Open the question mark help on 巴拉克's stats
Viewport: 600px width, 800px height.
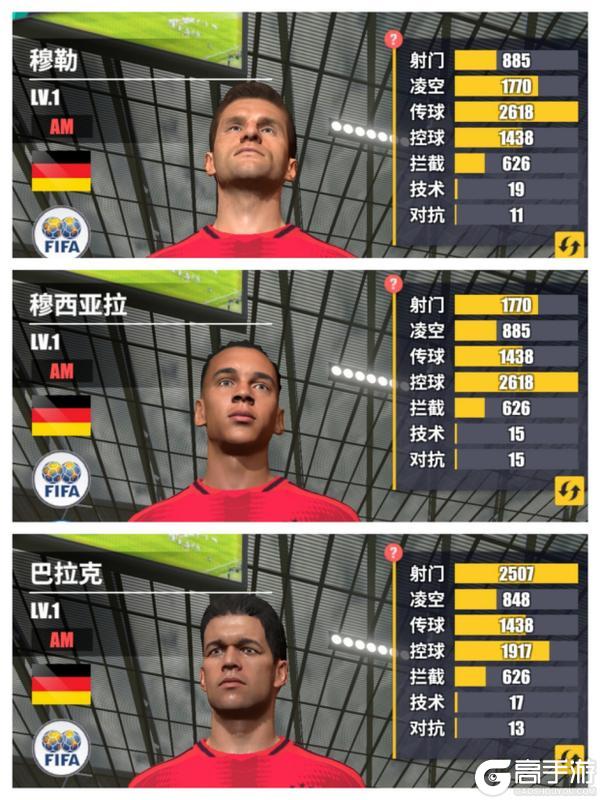click(393, 552)
